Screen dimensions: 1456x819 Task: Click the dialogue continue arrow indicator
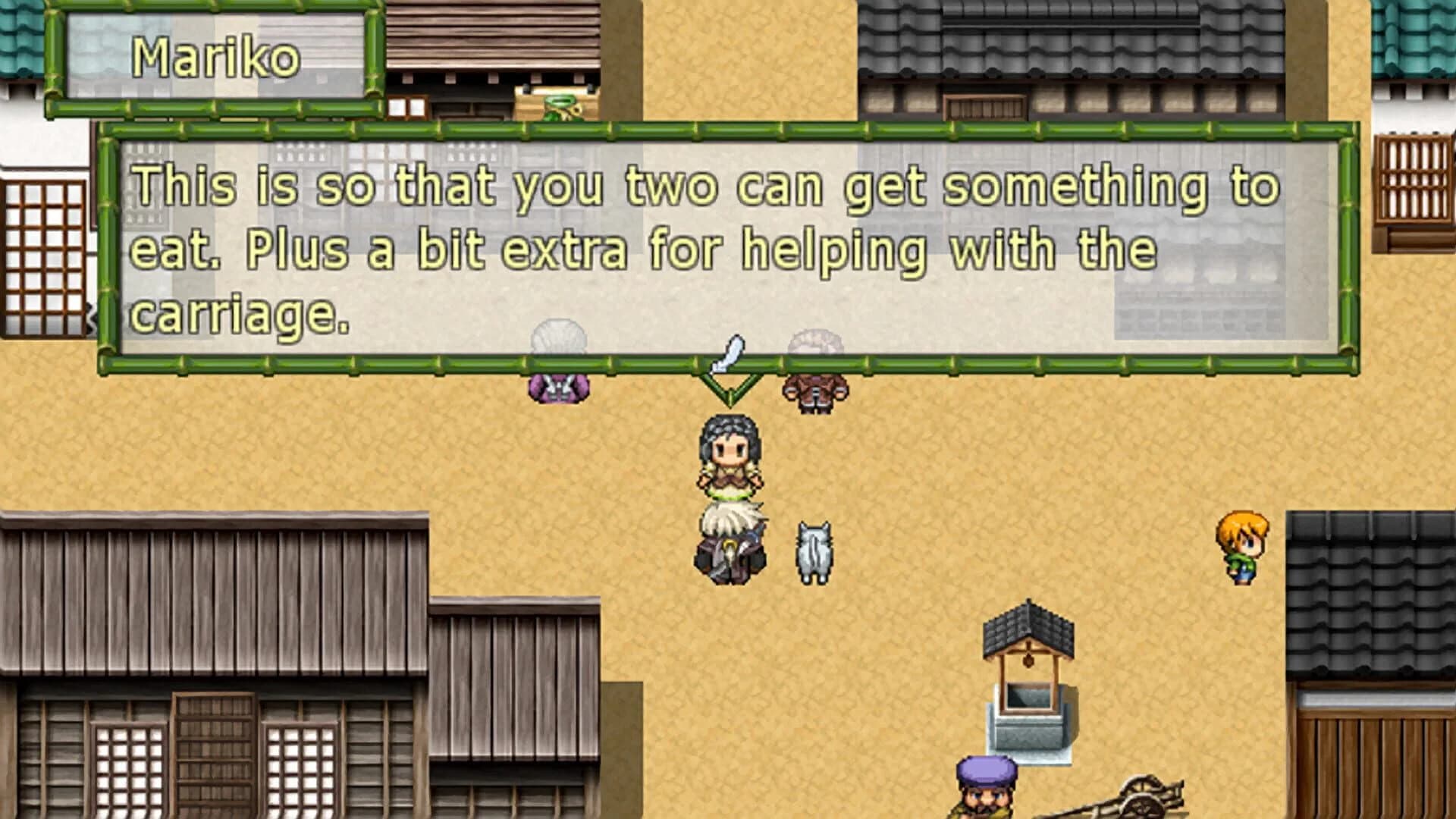click(x=730, y=388)
